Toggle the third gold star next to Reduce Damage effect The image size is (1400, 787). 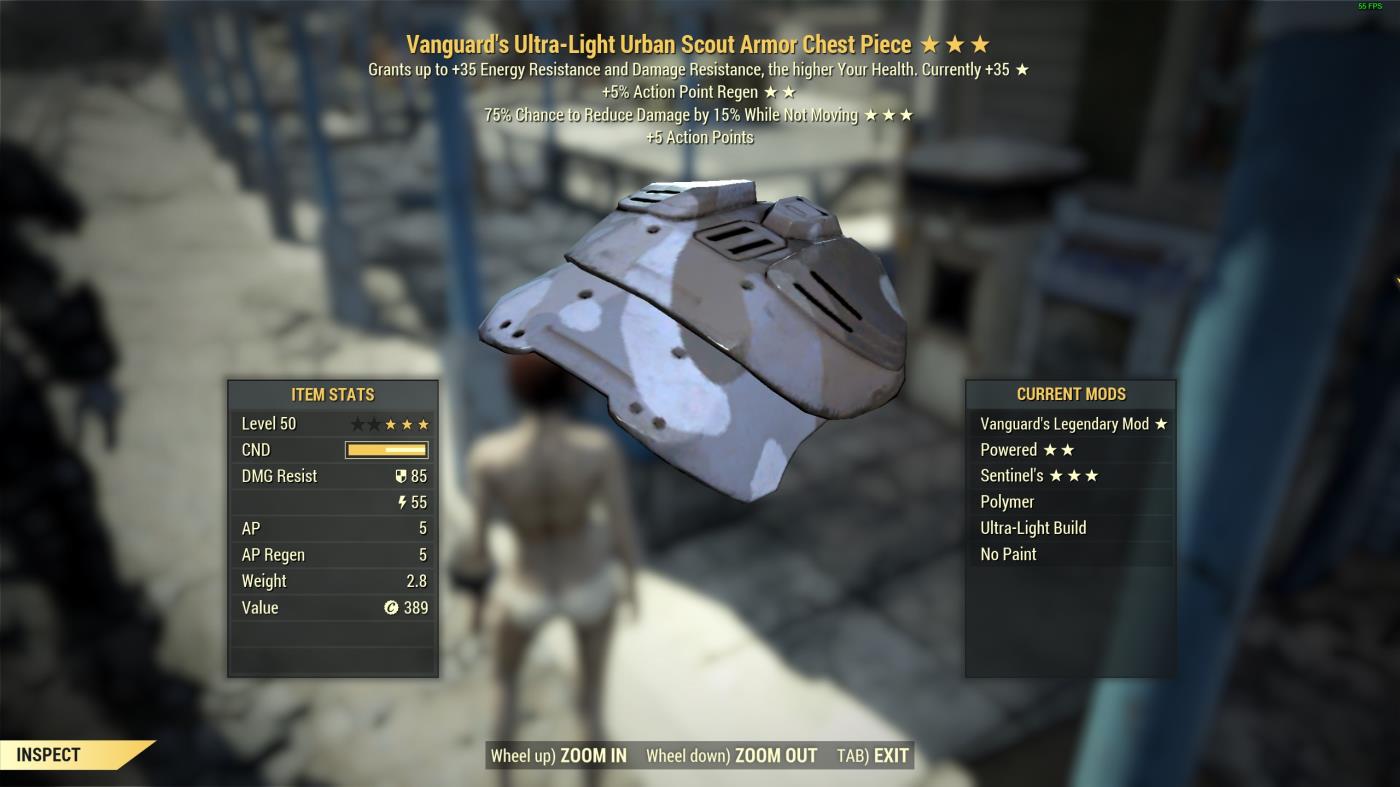point(908,115)
